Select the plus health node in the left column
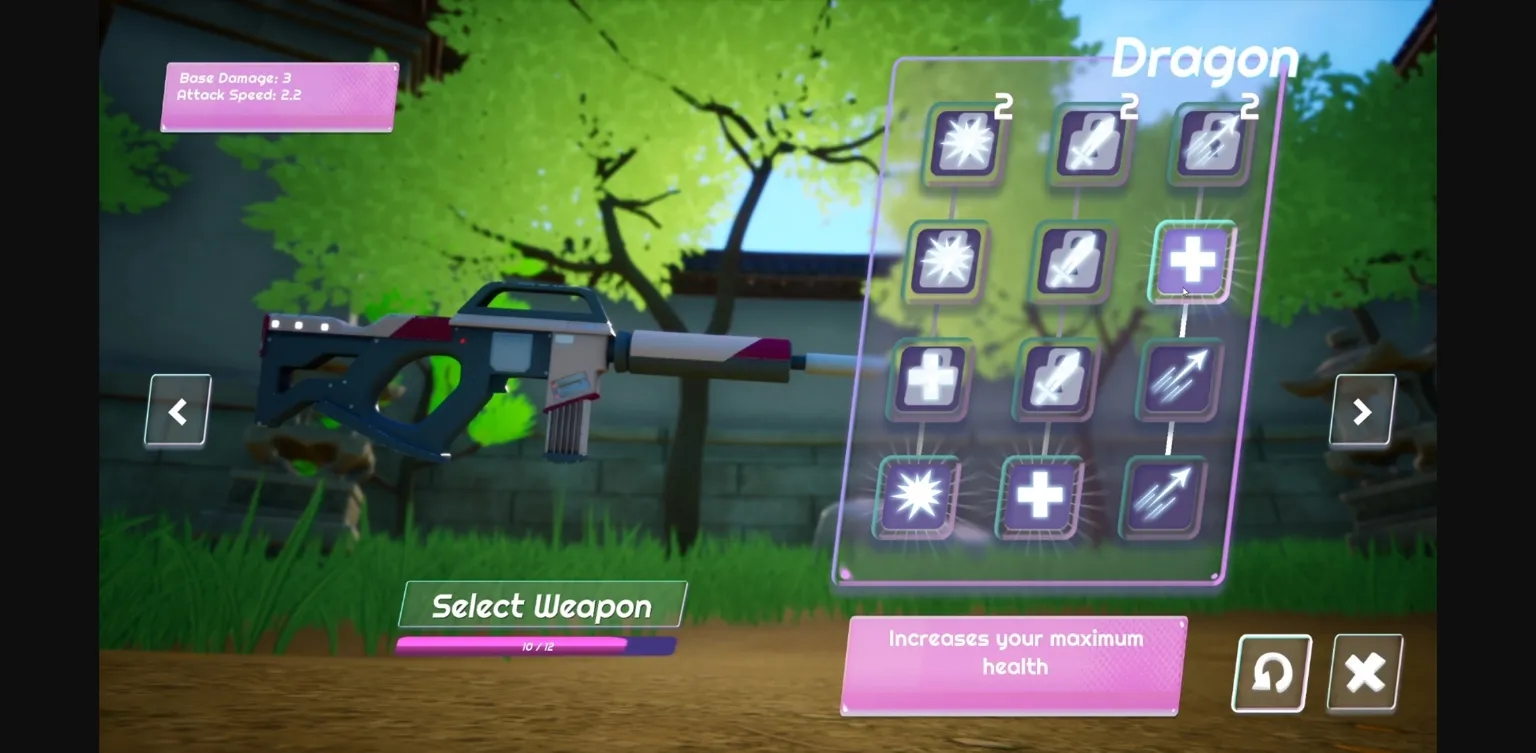 [928, 378]
